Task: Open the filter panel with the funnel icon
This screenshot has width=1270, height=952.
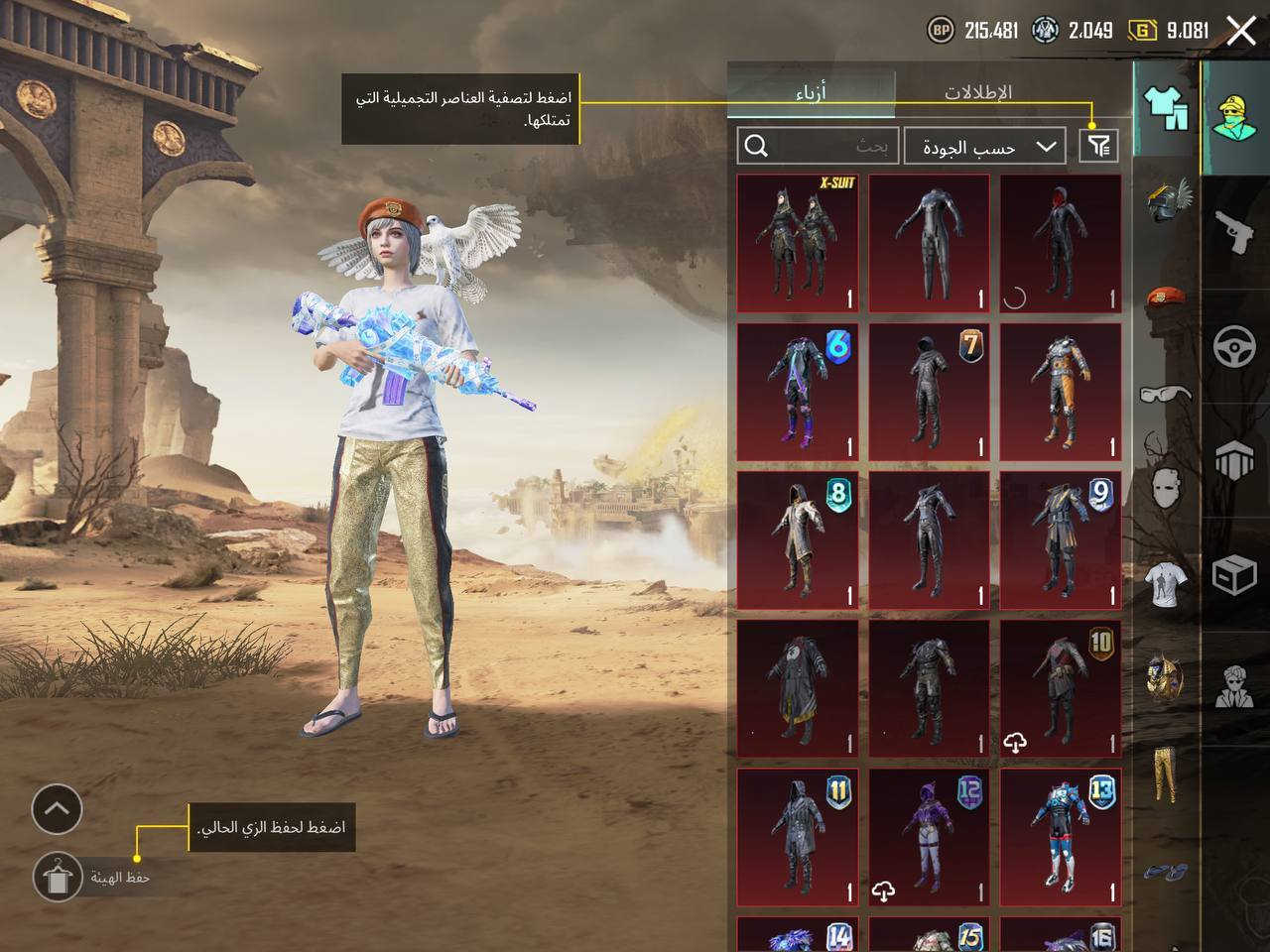Action: [x=1099, y=146]
